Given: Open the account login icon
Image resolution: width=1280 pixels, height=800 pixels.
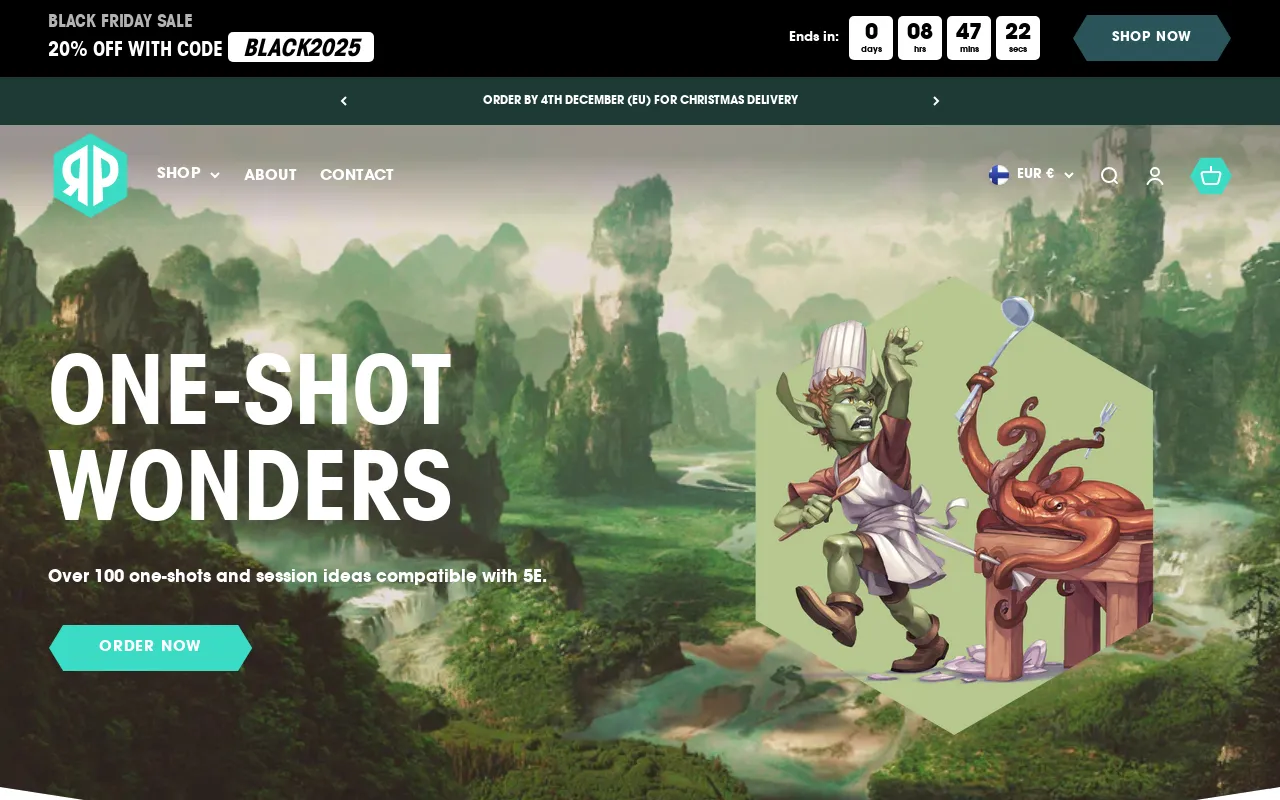Looking at the screenshot, I should pyautogui.click(x=1155, y=176).
